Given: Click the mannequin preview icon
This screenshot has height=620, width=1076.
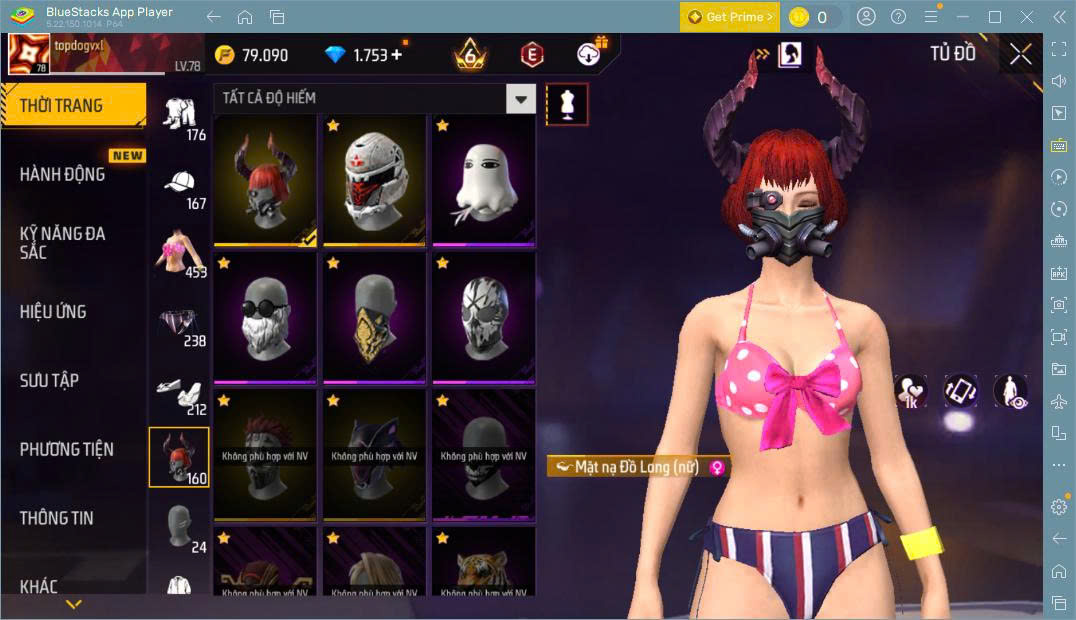Looking at the screenshot, I should tap(567, 104).
